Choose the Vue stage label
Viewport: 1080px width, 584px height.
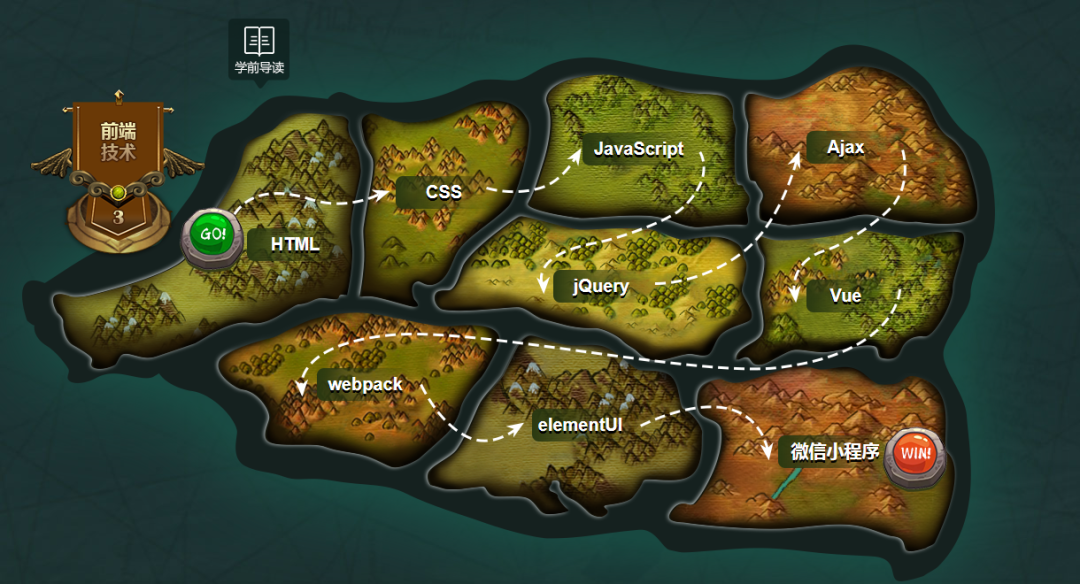[x=845, y=296]
